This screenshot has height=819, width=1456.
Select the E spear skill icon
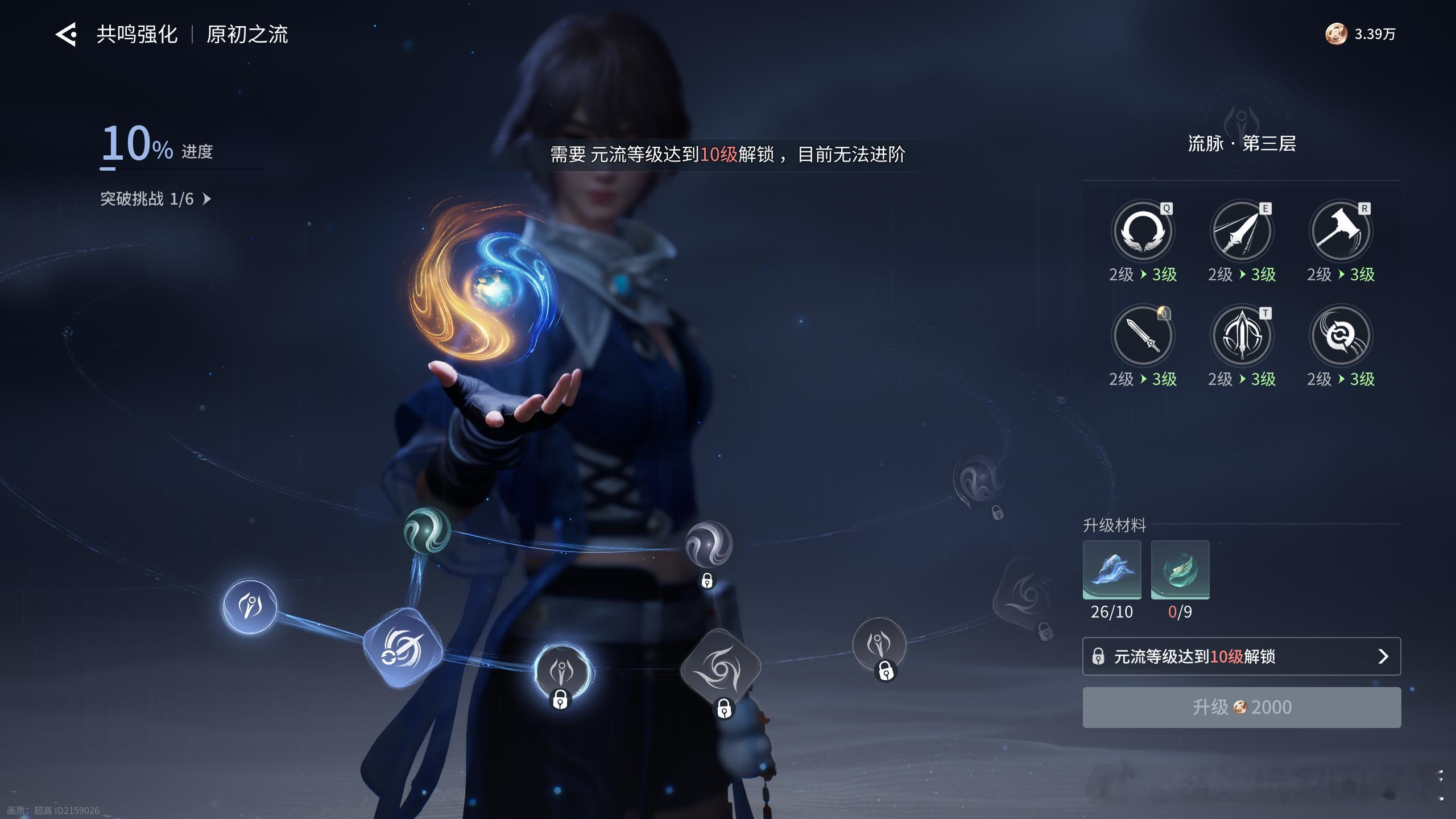point(1241,231)
